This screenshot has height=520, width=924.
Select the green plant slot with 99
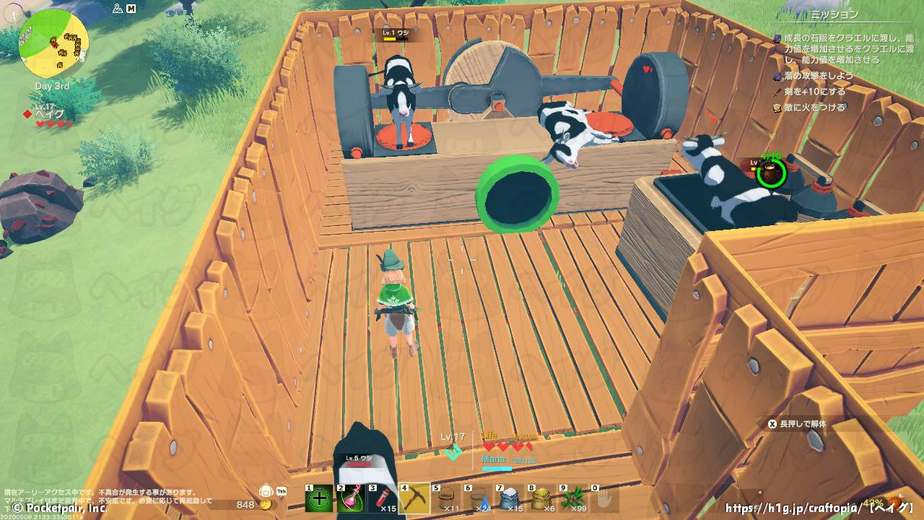tap(573, 500)
